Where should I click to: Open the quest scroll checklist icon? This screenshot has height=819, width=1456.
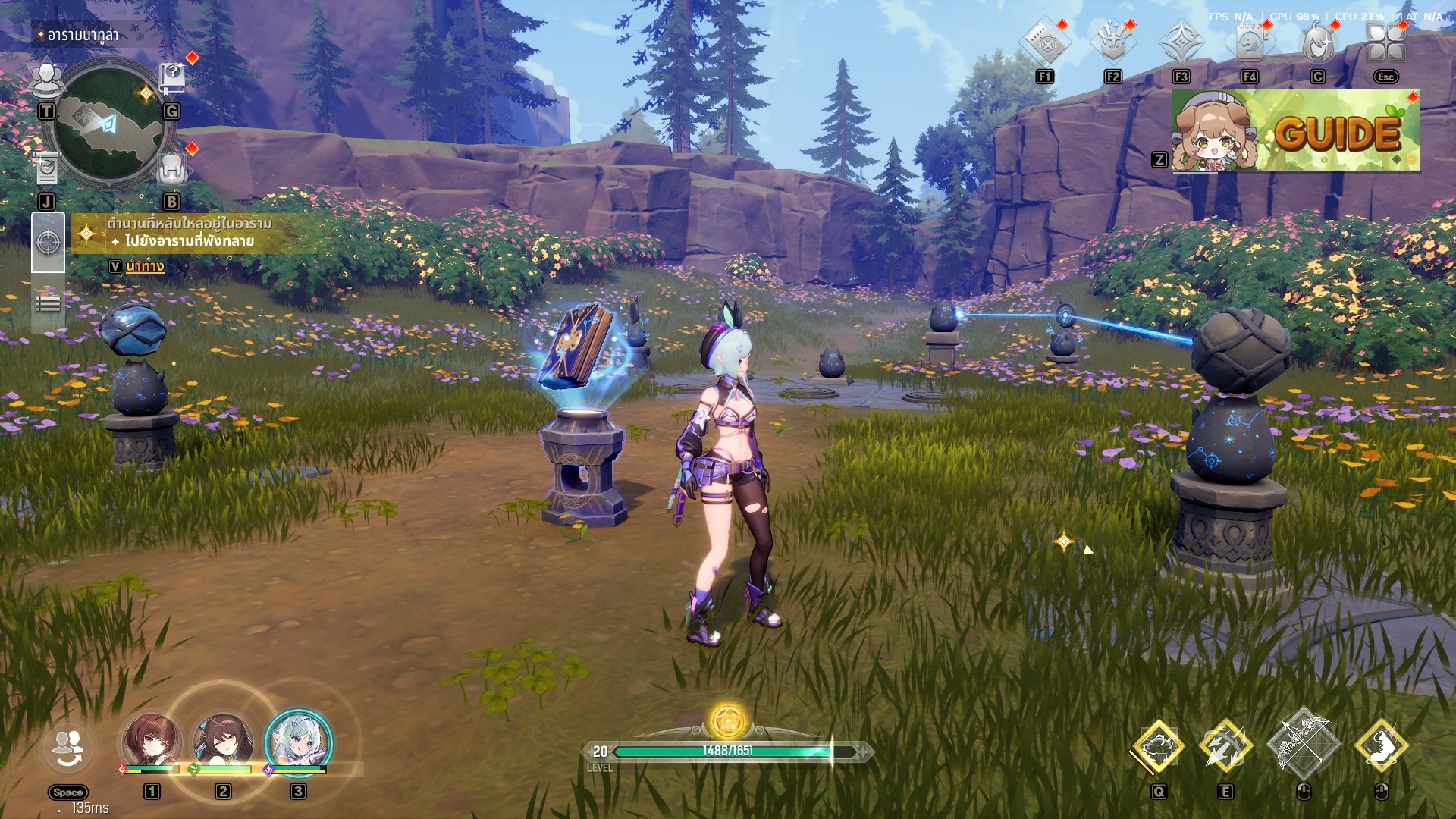[x=47, y=168]
